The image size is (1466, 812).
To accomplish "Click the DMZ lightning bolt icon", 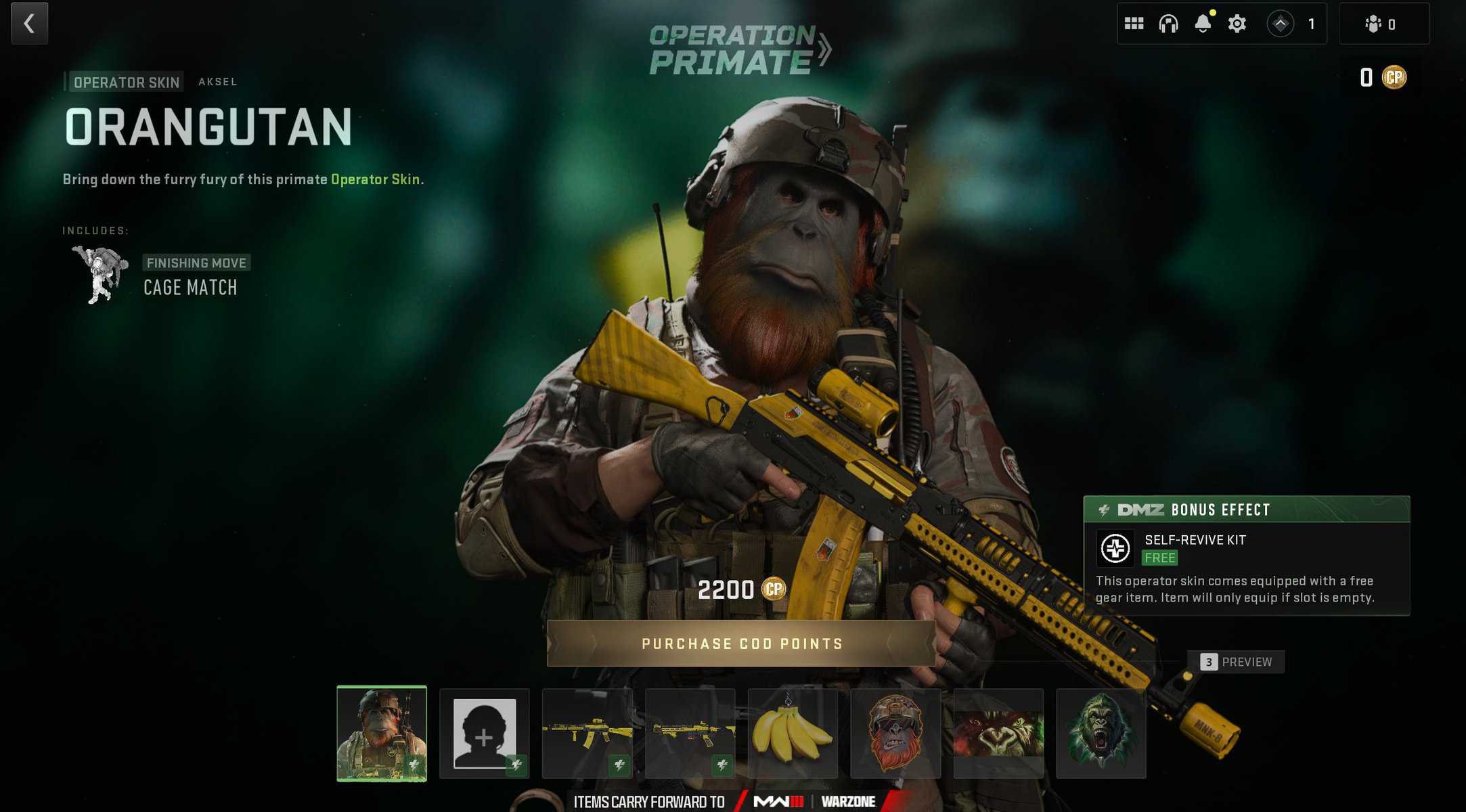I will tap(1105, 510).
